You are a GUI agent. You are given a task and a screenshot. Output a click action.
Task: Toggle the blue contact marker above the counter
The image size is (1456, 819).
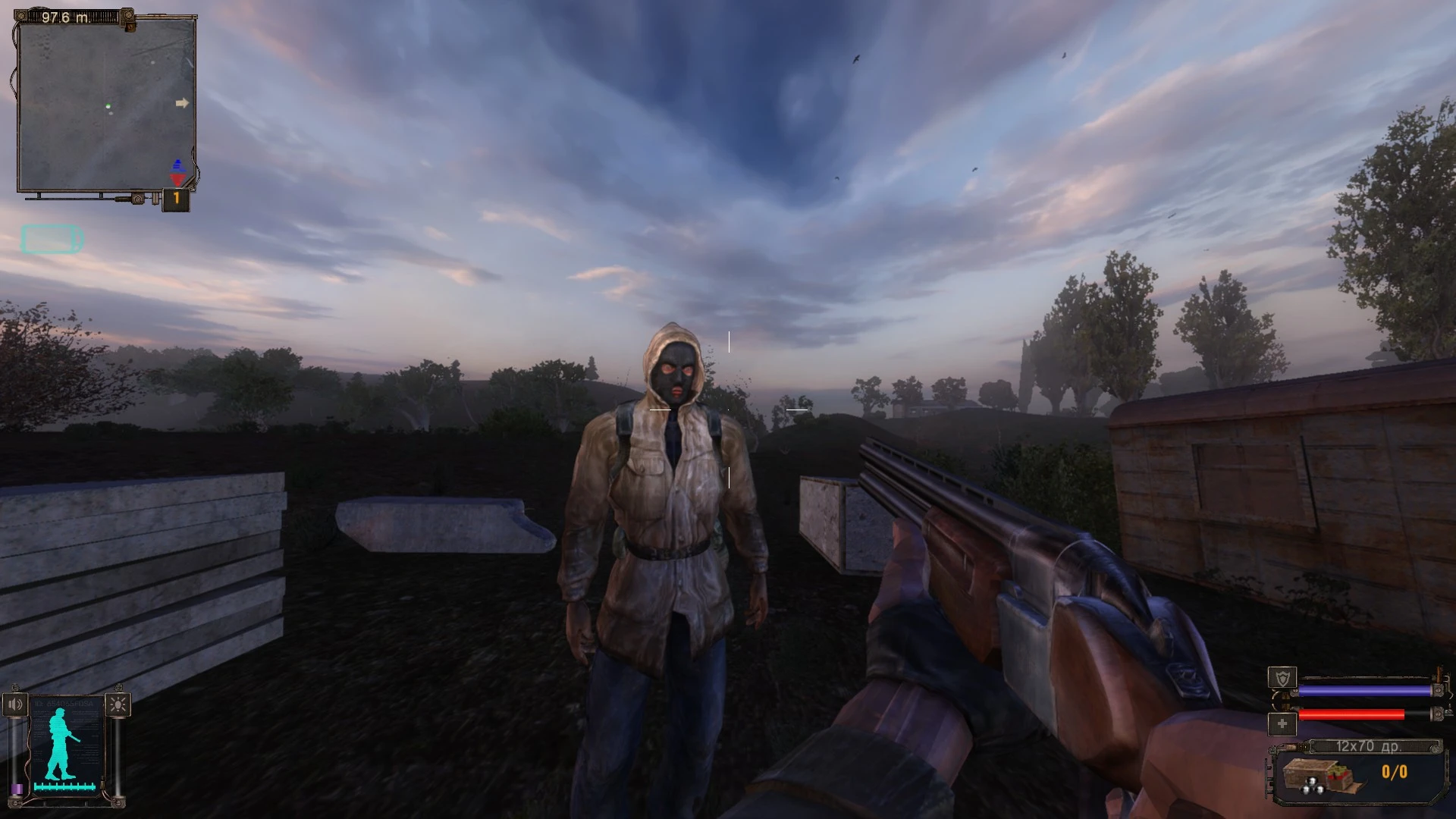click(179, 165)
